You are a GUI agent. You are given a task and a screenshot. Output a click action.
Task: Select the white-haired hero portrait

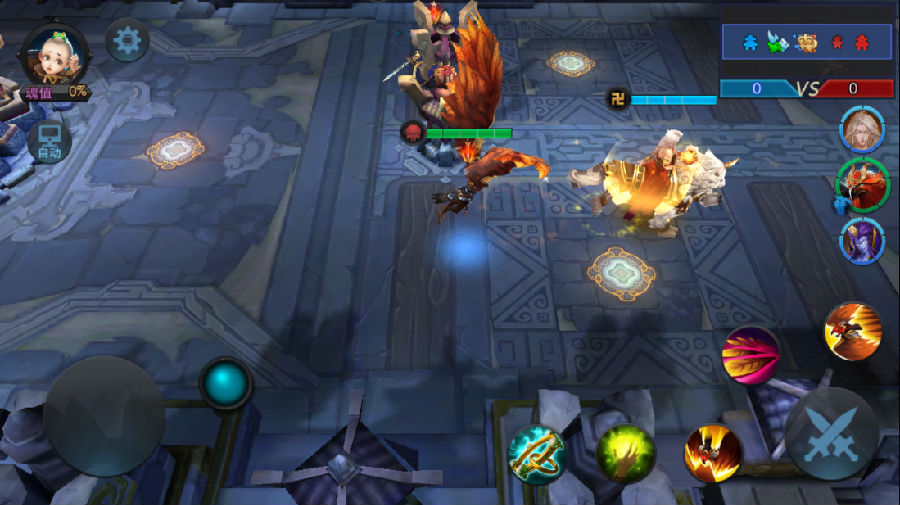(x=861, y=130)
